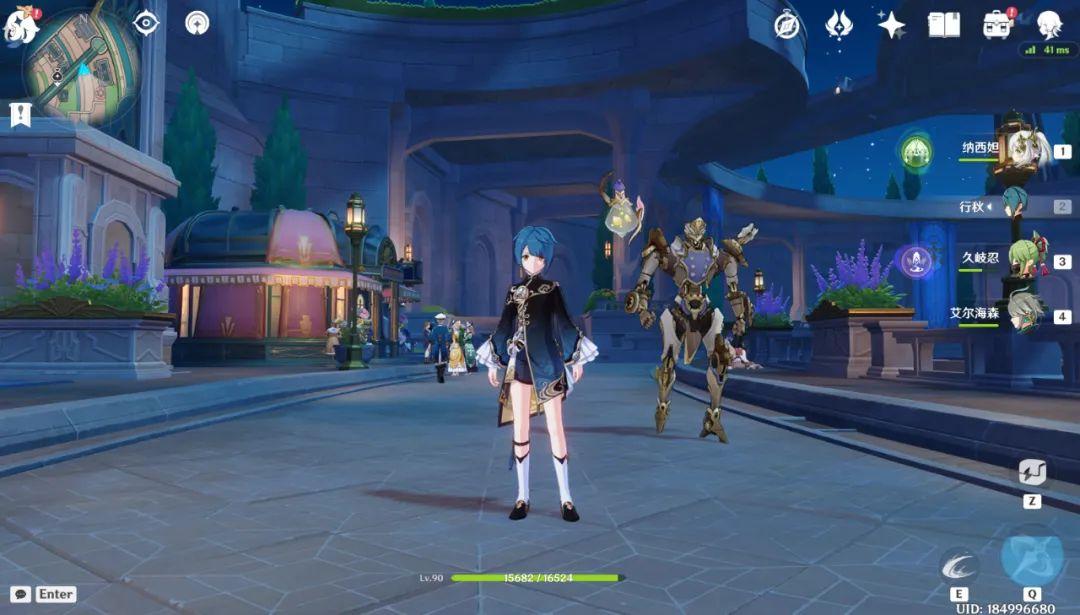Click the circular signal icon beside the eye
Viewport: 1080px width, 615px height.
(197, 23)
